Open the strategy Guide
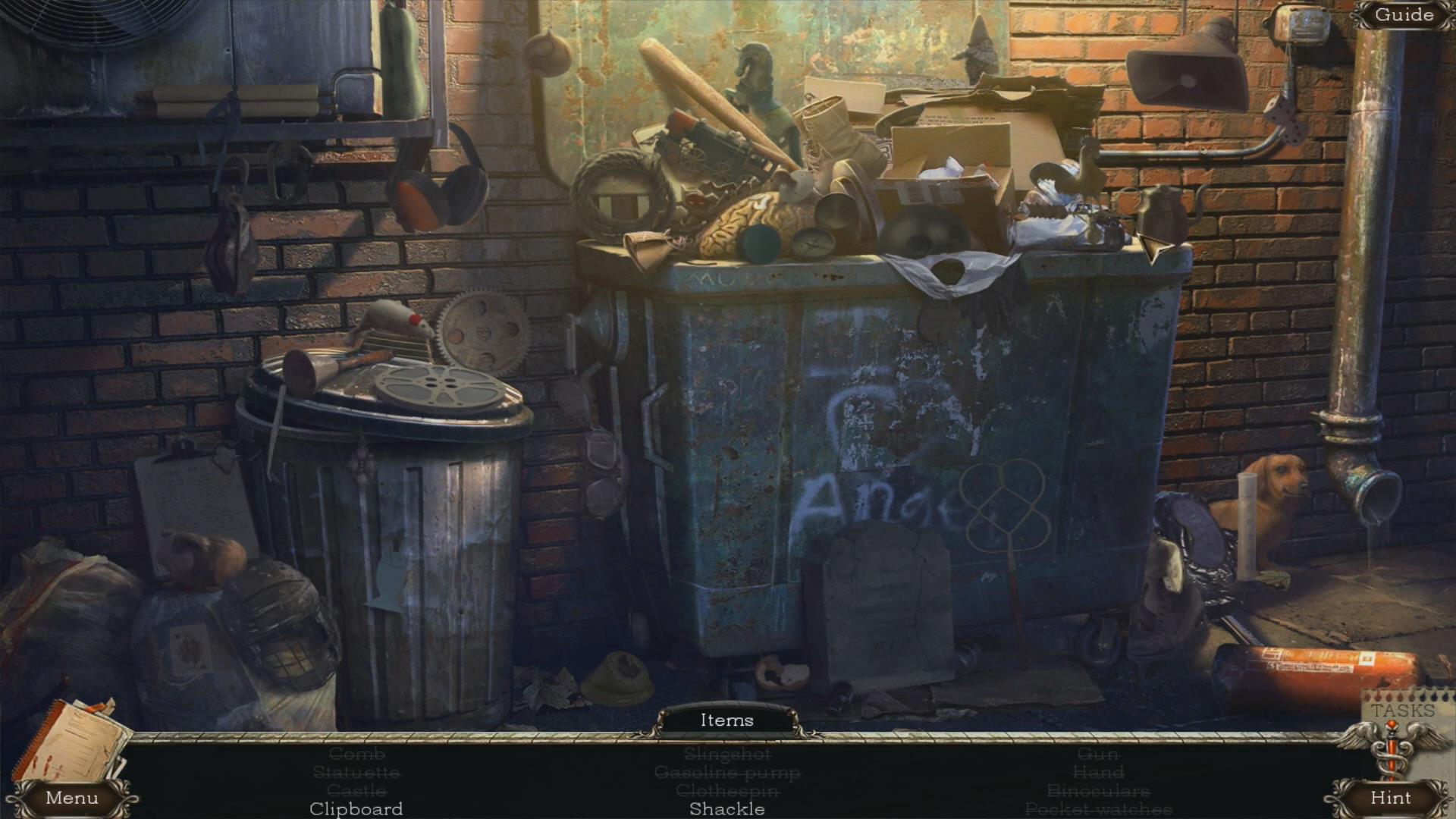This screenshot has height=819, width=1456. 1404,14
